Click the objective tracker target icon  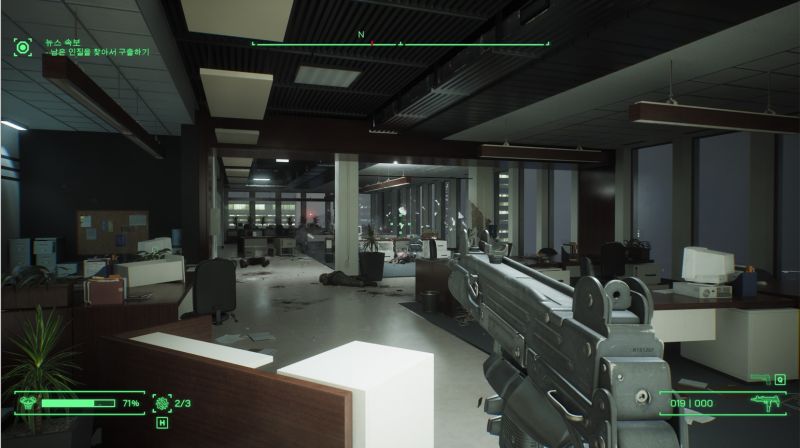(22, 46)
